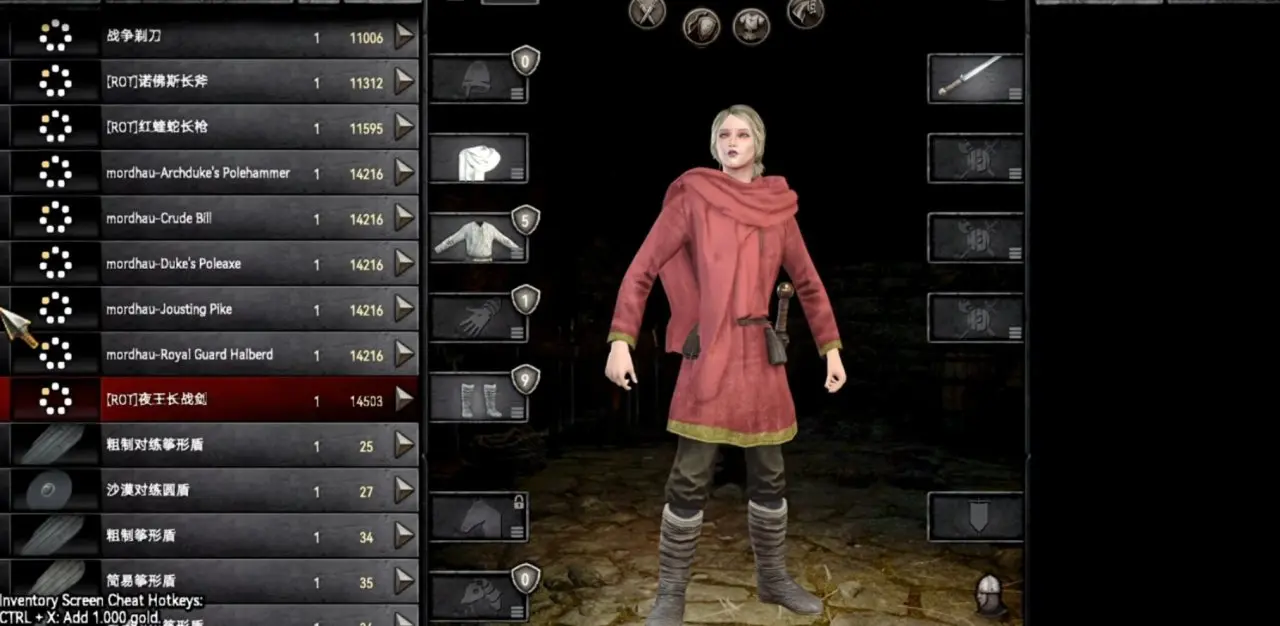The height and width of the screenshot is (626, 1280).
Task: Select the white shirt body armor slot
Action: [x=479, y=239]
